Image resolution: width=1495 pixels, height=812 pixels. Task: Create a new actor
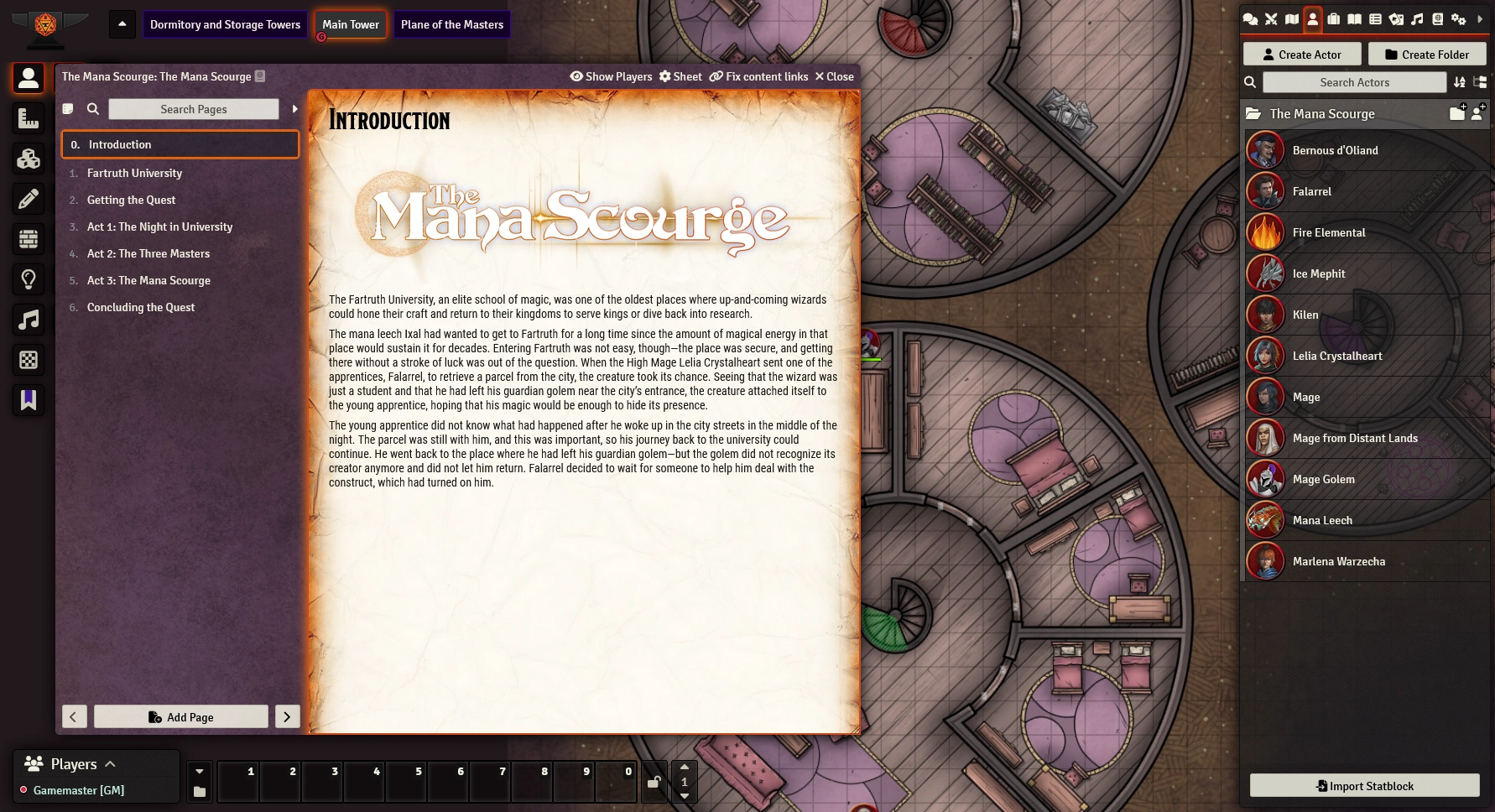pos(1302,55)
